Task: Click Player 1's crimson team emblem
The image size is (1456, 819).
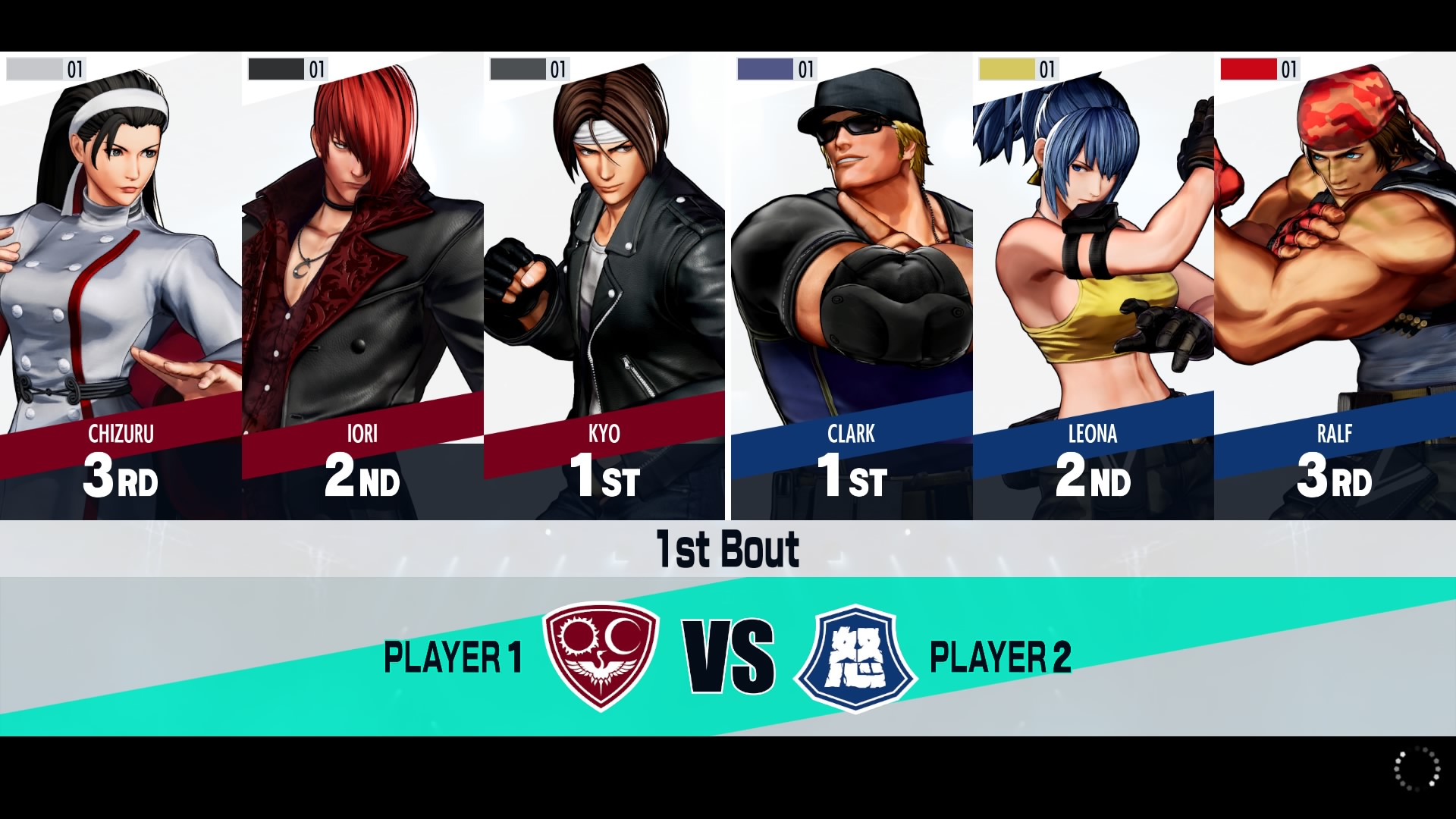Action: (x=601, y=655)
